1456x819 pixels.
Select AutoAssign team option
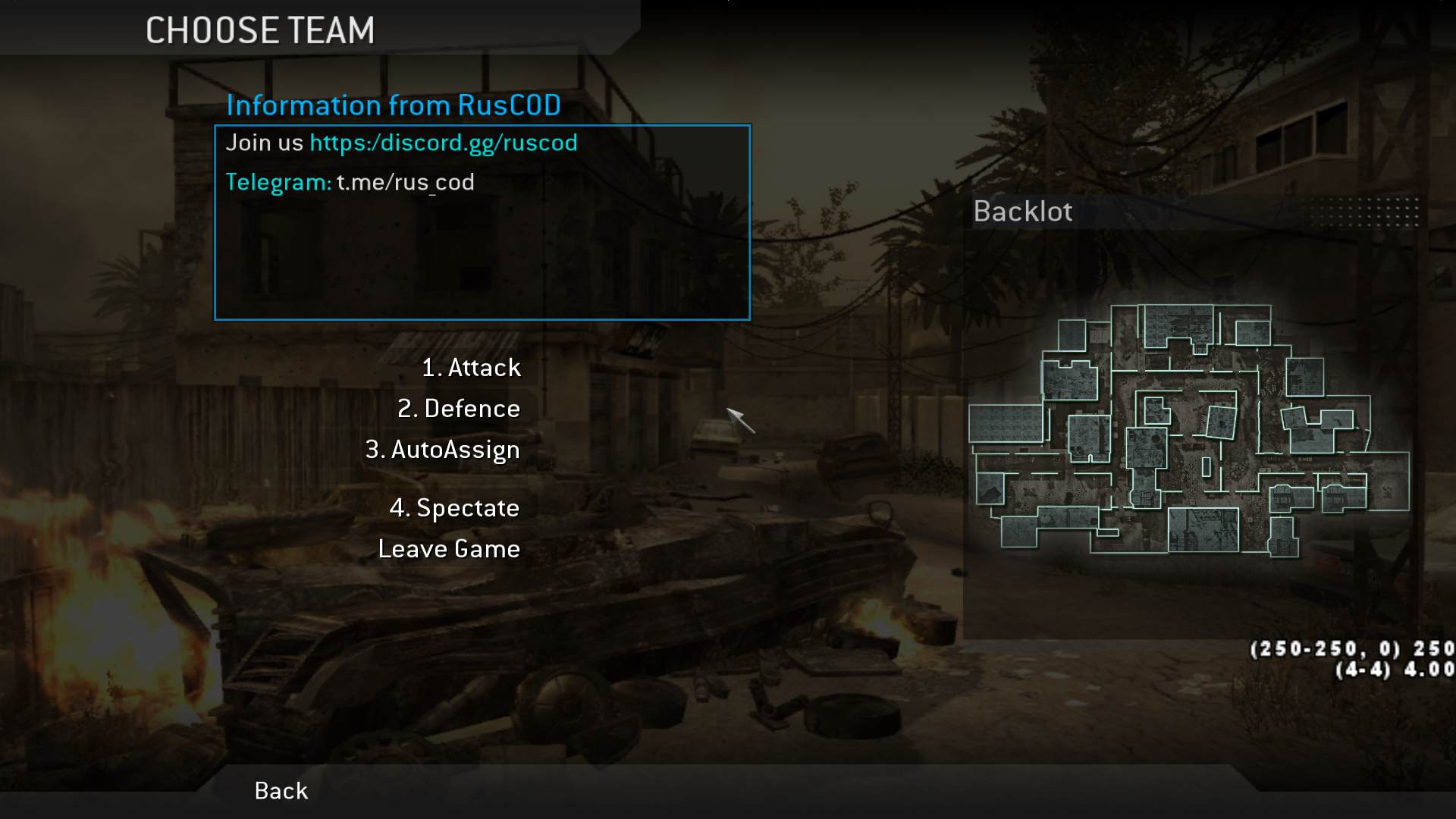[x=443, y=450]
